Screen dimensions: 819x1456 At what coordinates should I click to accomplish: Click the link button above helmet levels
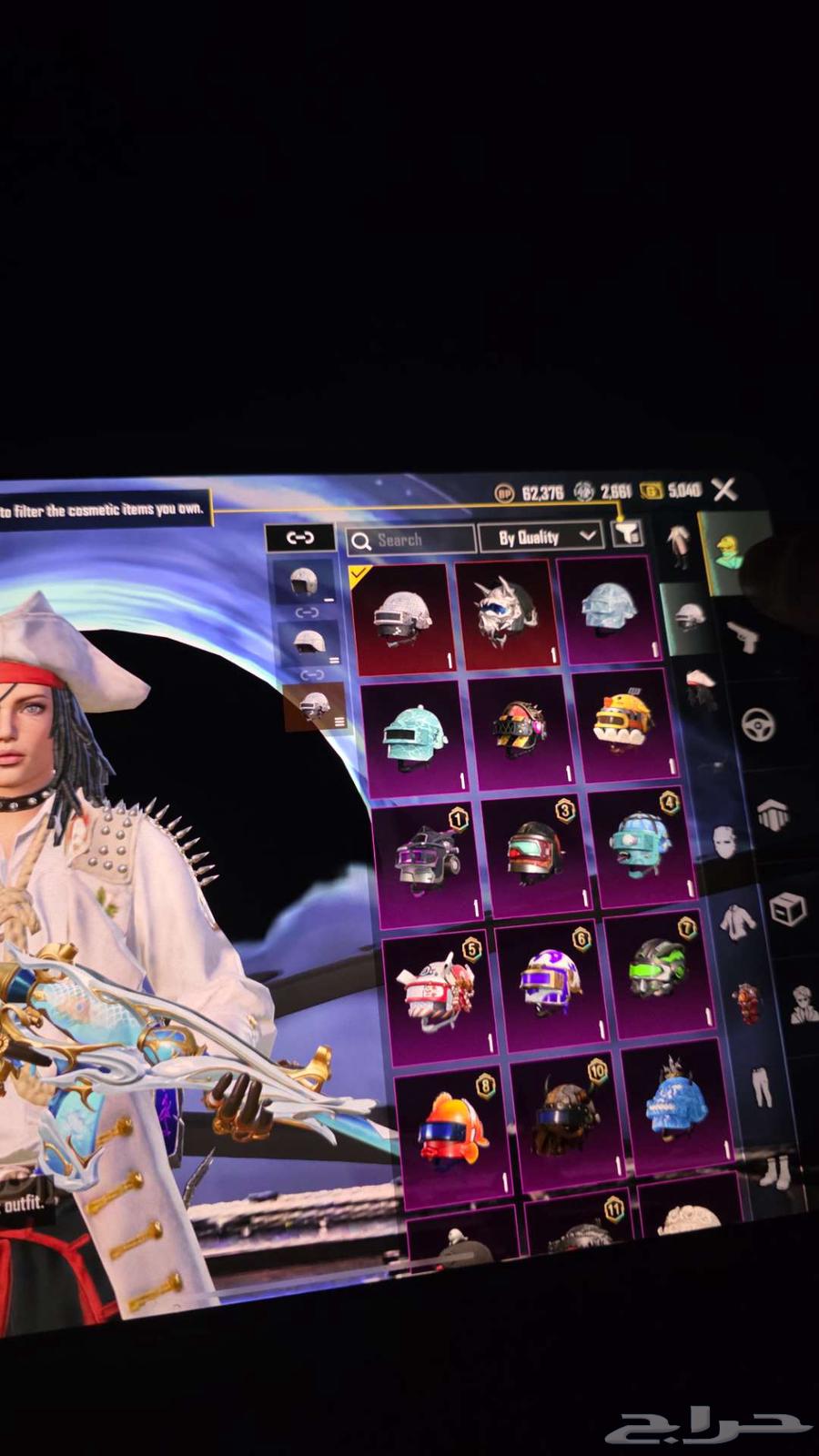(299, 537)
